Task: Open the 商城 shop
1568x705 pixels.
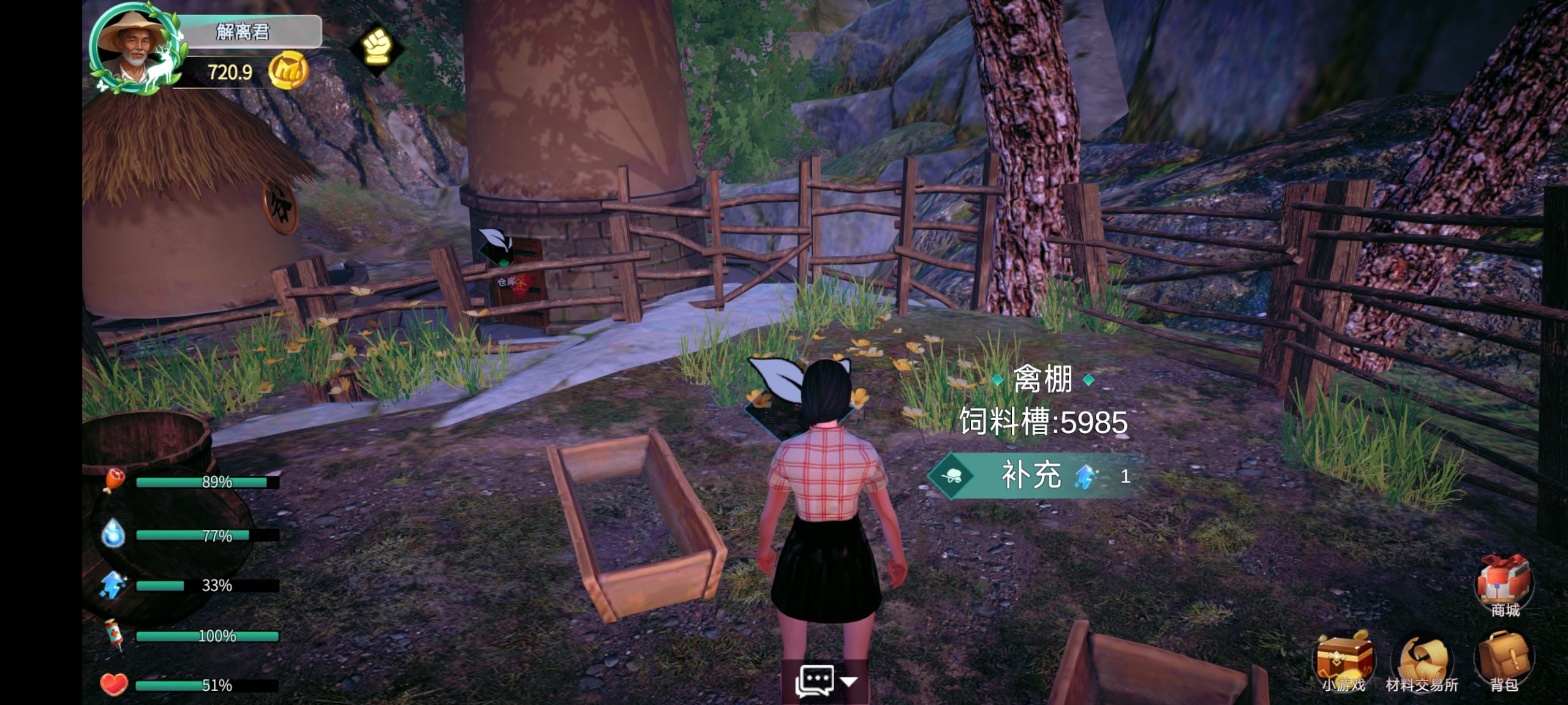Action: tap(1504, 584)
